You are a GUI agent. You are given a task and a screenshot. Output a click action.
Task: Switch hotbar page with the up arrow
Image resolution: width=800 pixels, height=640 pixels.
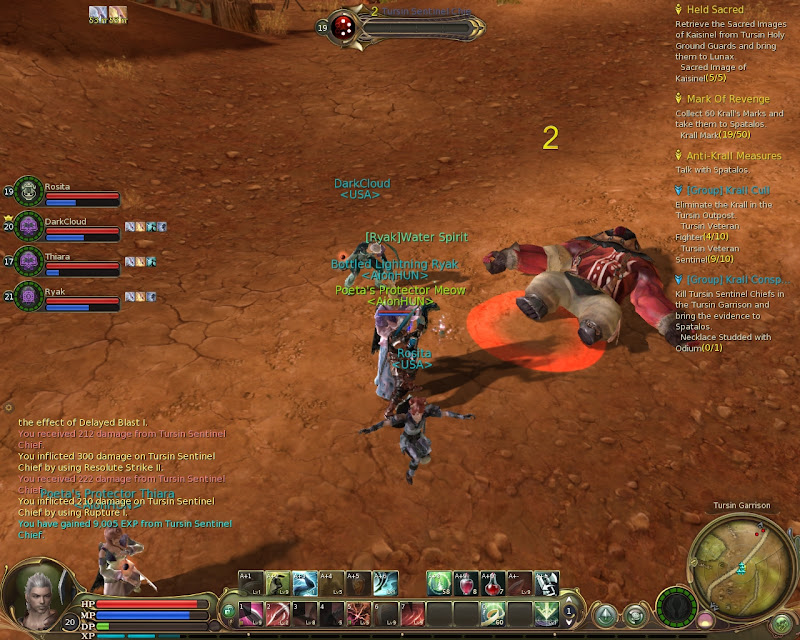tap(570, 604)
